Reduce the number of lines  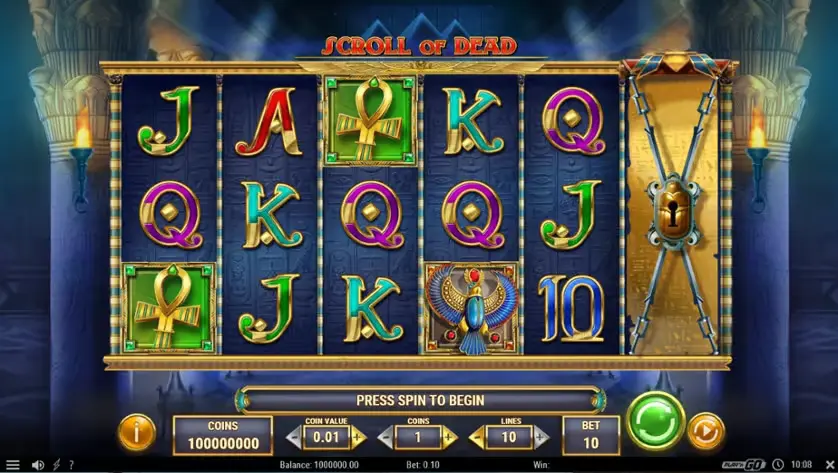pos(475,437)
